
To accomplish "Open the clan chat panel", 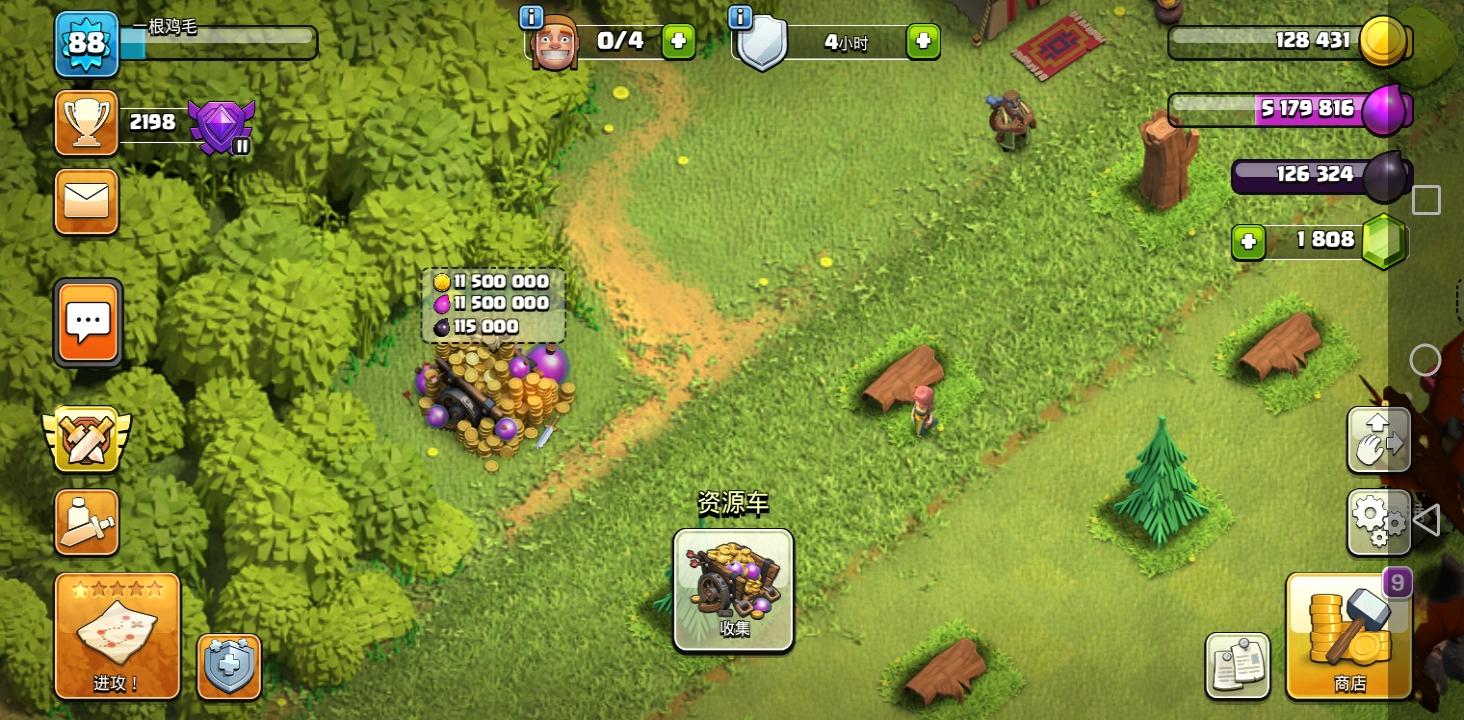I will click(87, 322).
